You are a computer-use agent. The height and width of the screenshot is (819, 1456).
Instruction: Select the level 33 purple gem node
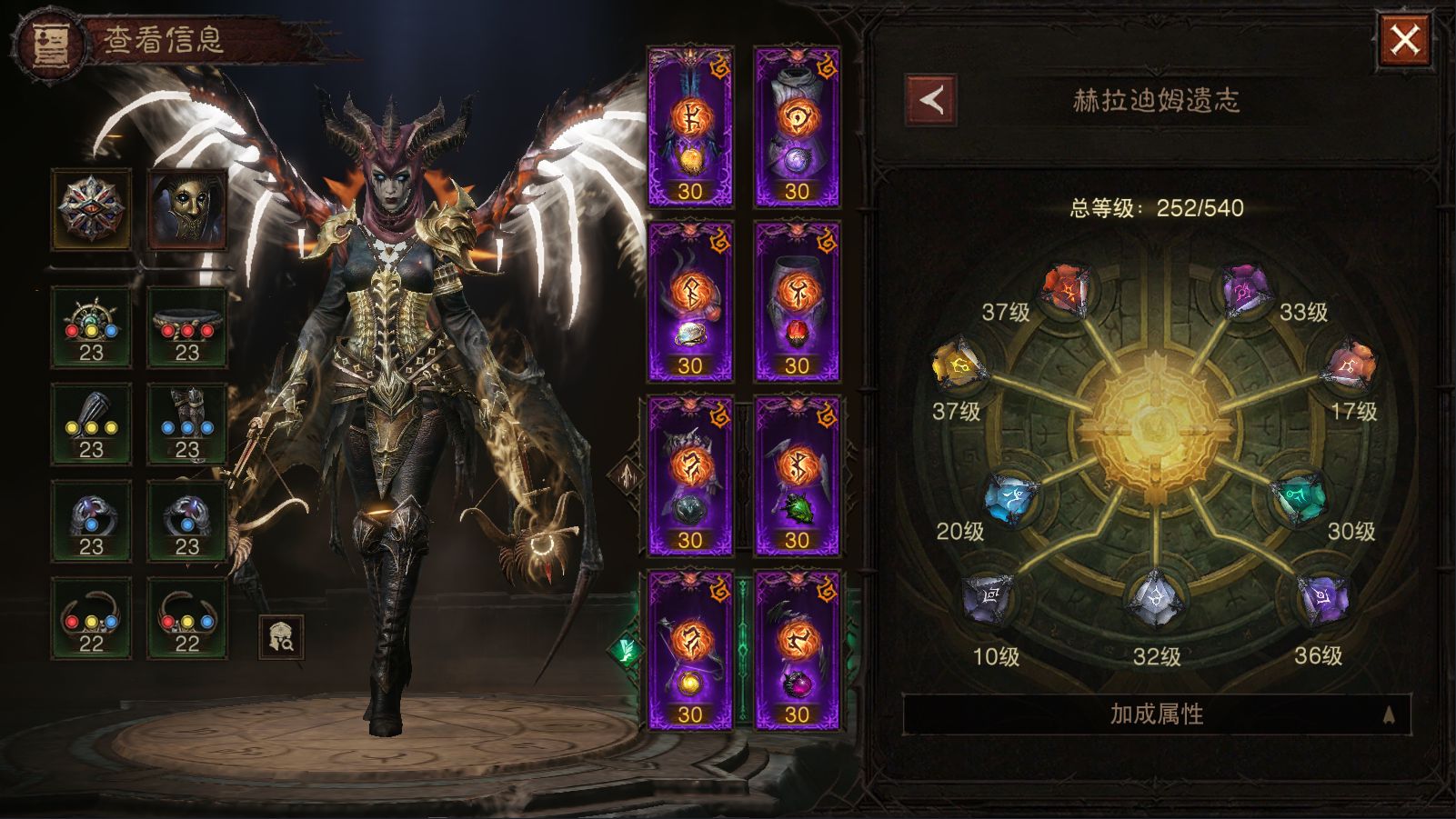click(1243, 290)
